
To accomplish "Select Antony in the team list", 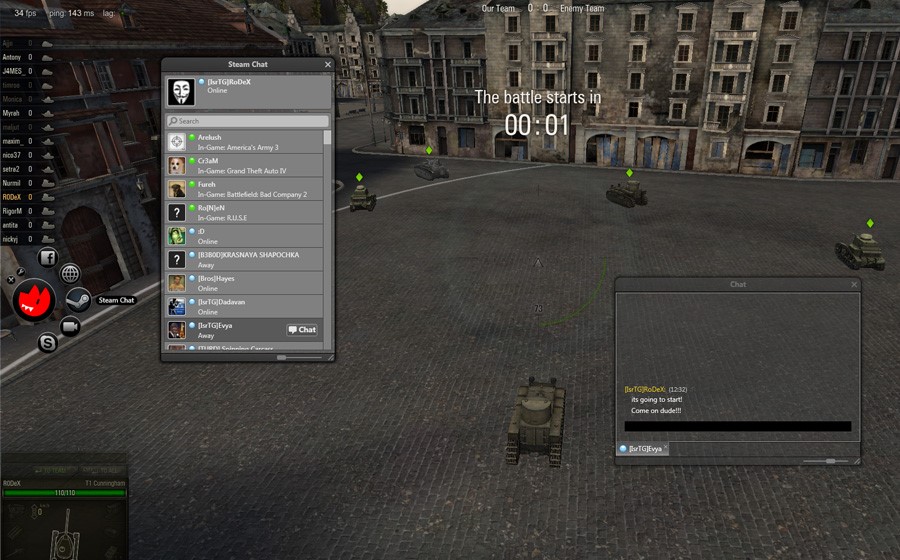I will coord(13,58).
